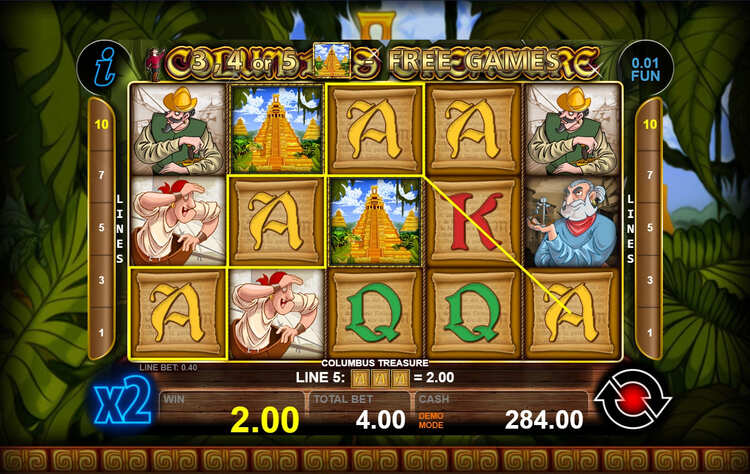The height and width of the screenshot is (474, 750).
Task: Open the blue info paytable button
Action: coord(101,66)
